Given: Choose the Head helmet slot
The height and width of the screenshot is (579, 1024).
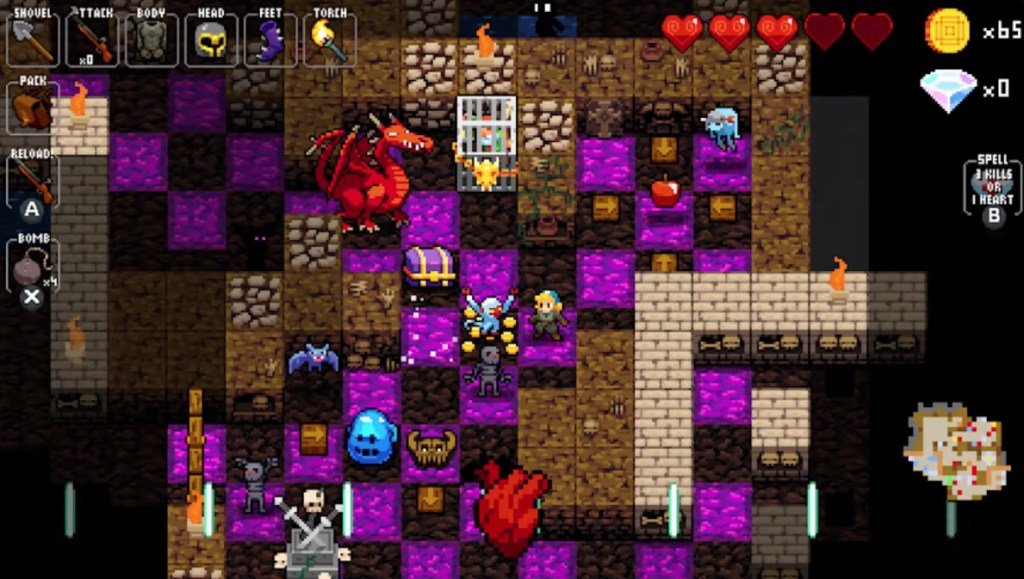Looking at the screenshot, I should coord(211,39).
